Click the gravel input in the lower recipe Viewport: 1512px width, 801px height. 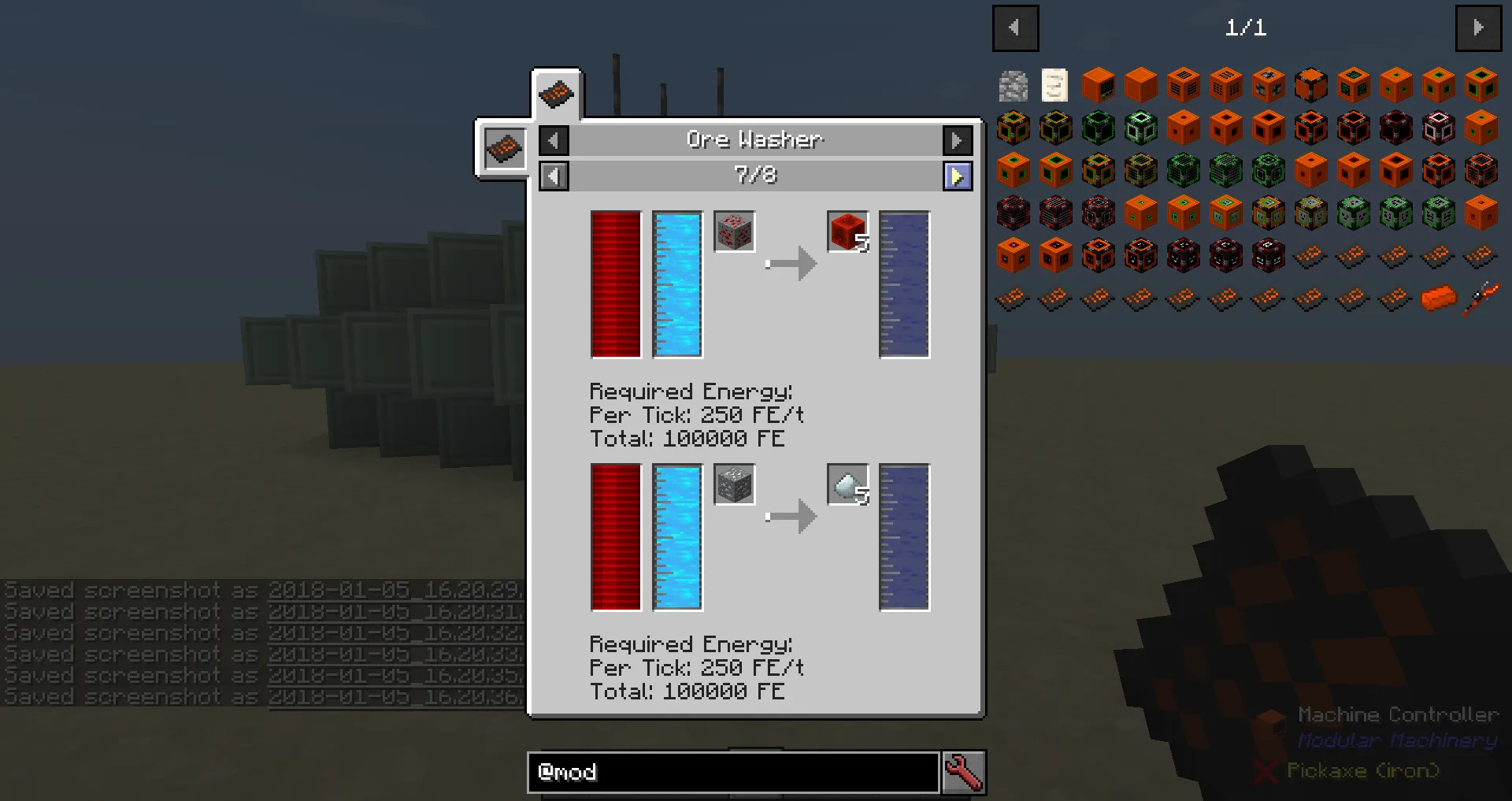click(x=733, y=484)
